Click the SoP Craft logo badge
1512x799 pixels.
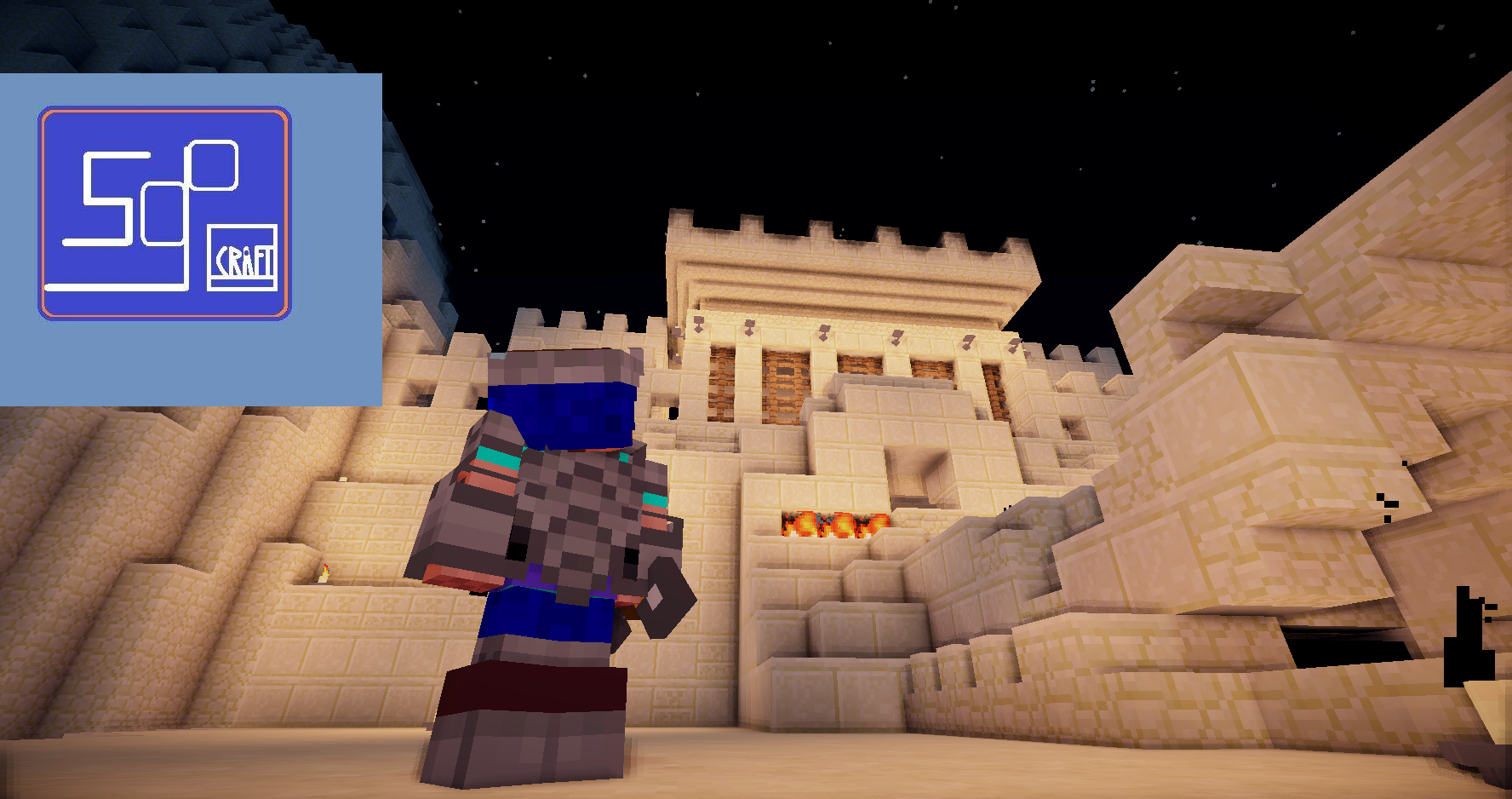coord(164,213)
